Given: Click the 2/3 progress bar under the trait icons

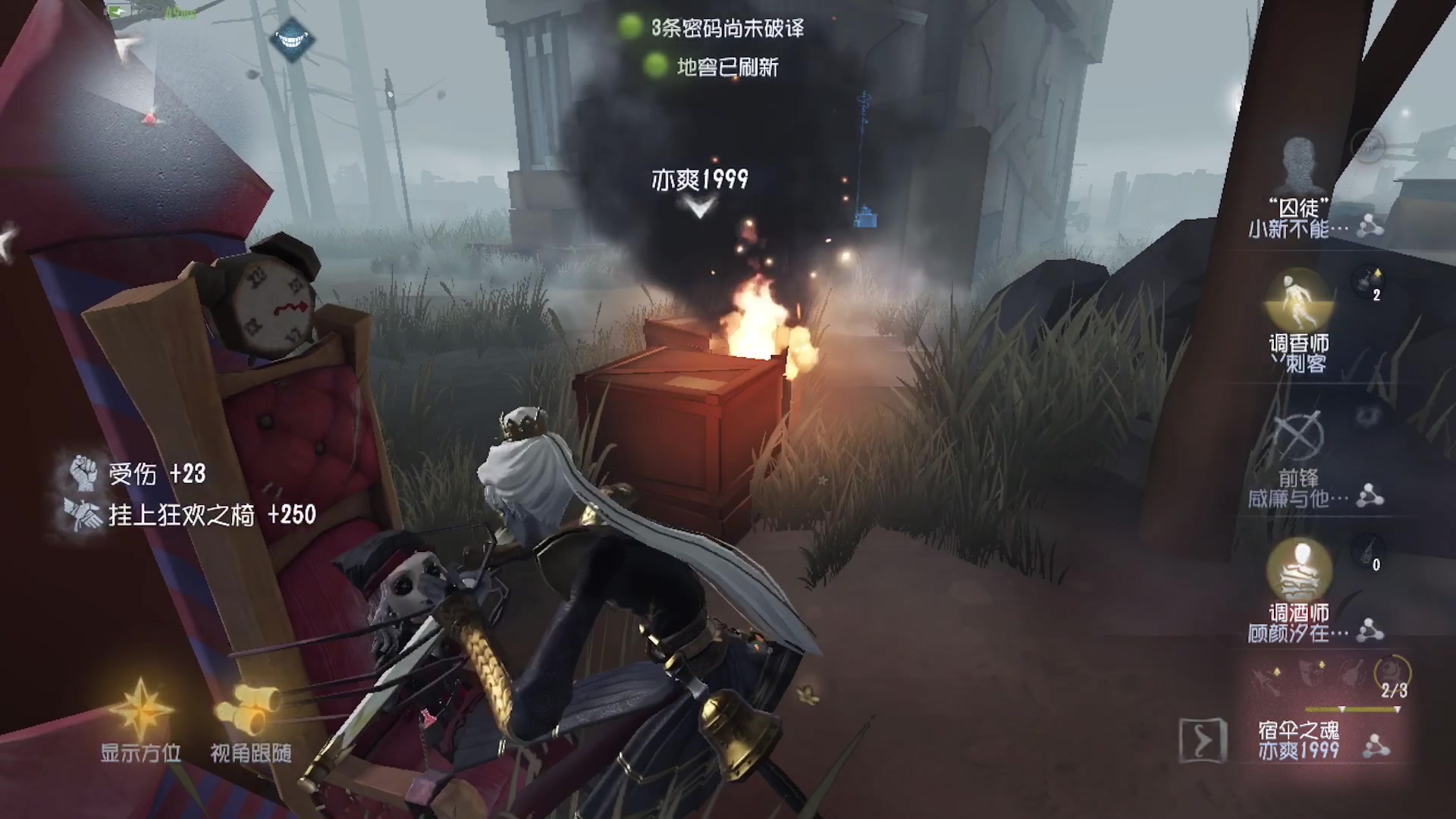Looking at the screenshot, I should click(1350, 709).
